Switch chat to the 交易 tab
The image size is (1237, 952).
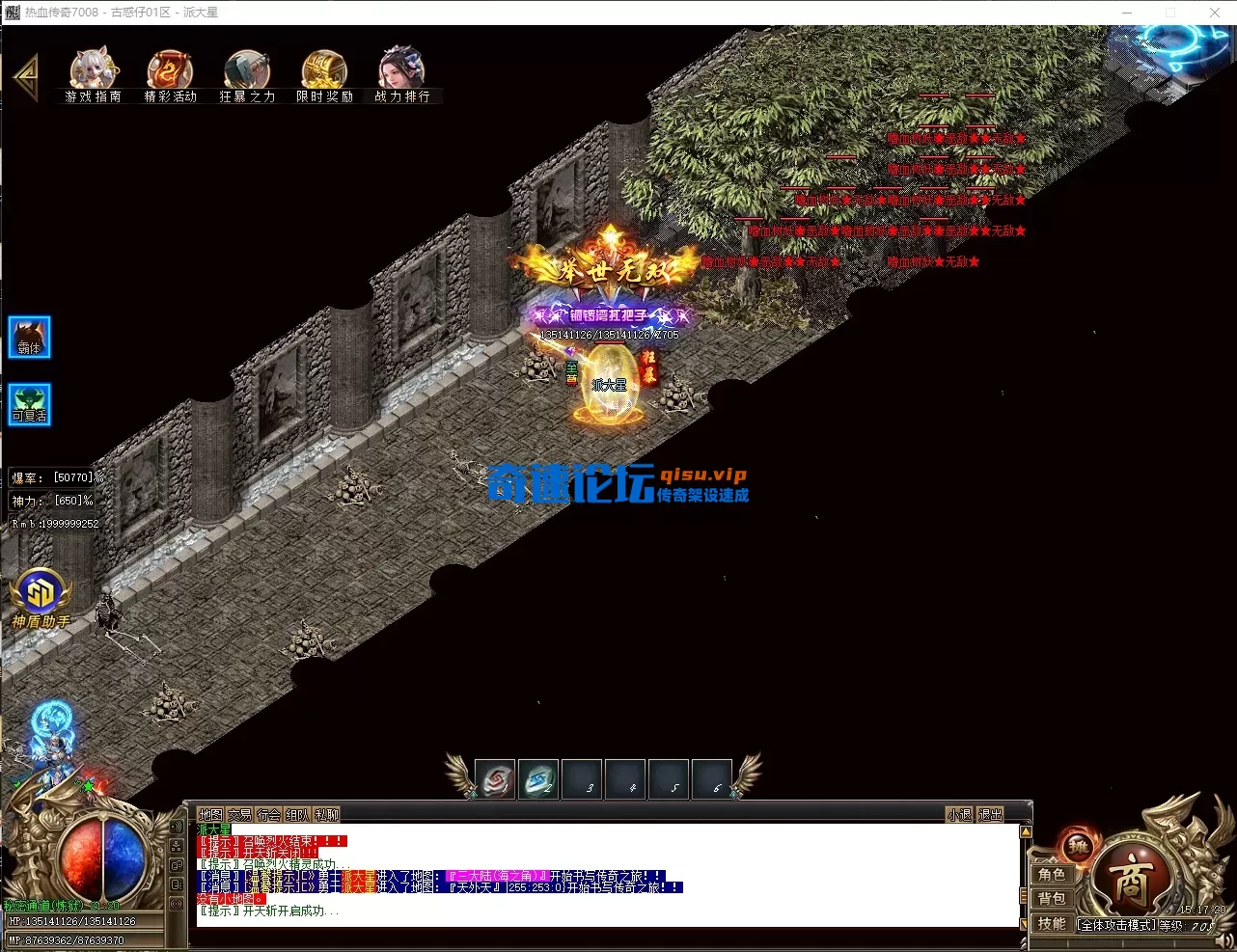(239, 815)
